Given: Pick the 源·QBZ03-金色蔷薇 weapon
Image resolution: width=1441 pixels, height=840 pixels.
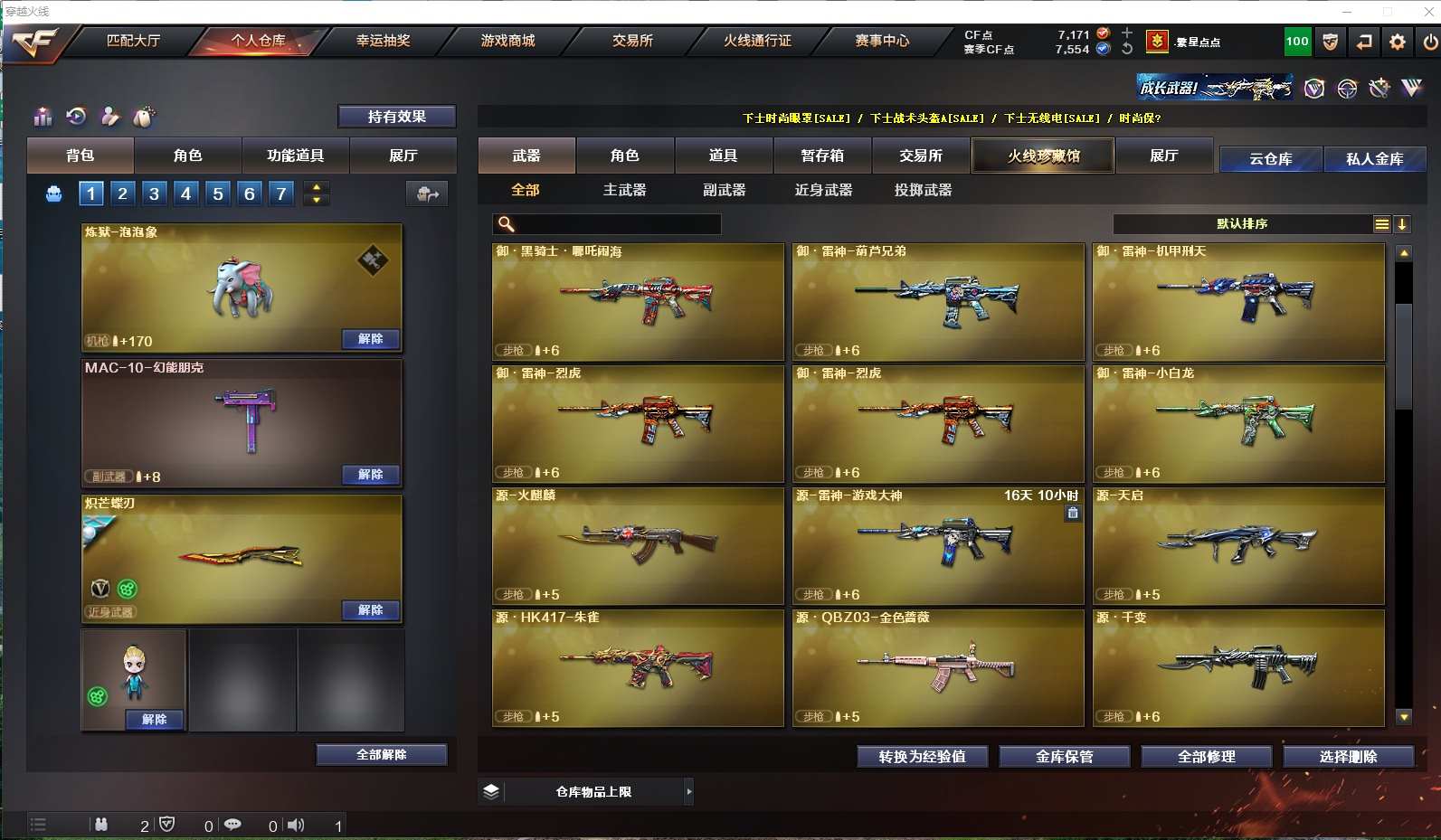Looking at the screenshot, I should pyautogui.click(x=938, y=668).
